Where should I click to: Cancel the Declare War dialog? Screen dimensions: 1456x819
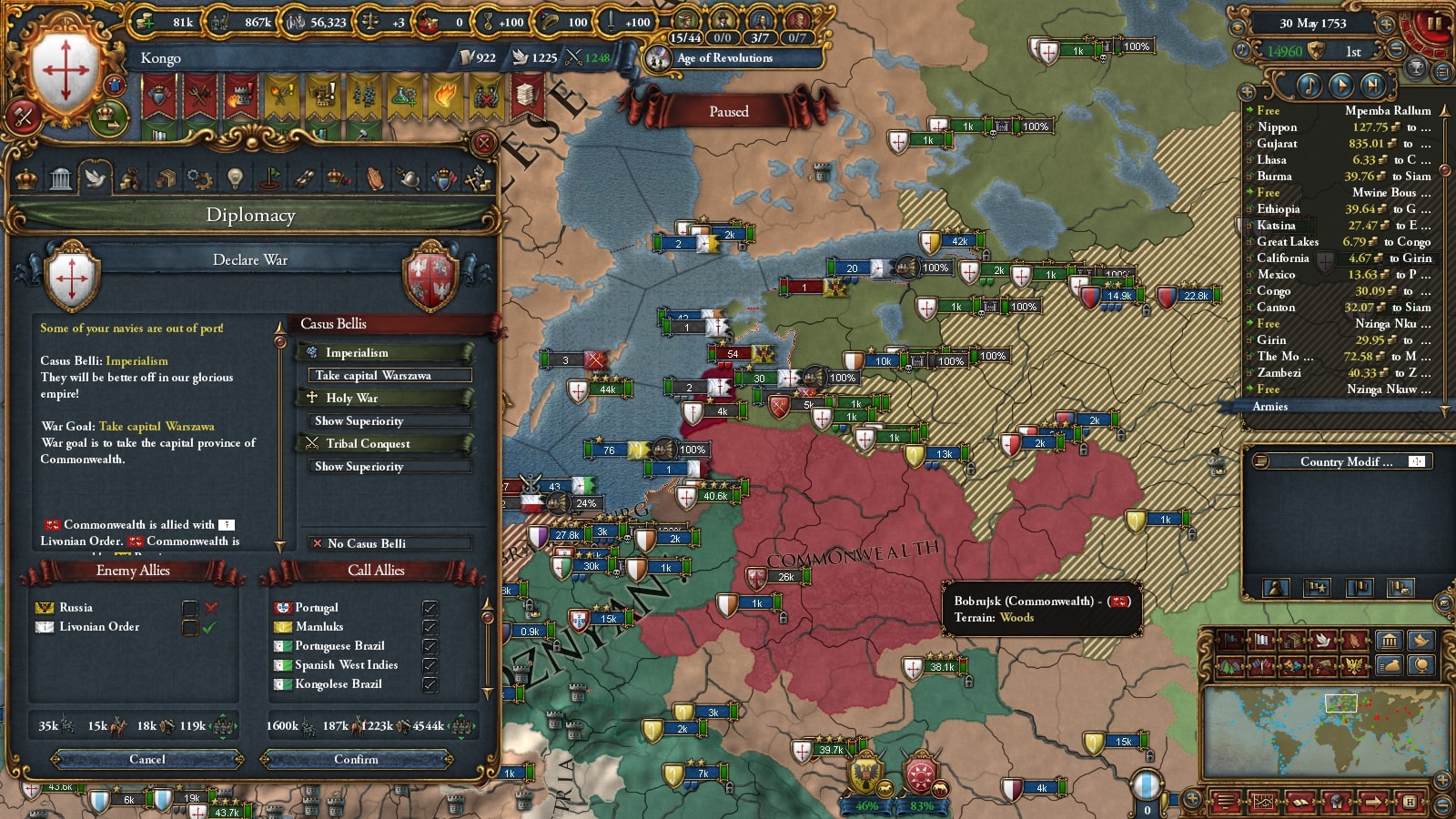pyautogui.click(x=147, y=759)
